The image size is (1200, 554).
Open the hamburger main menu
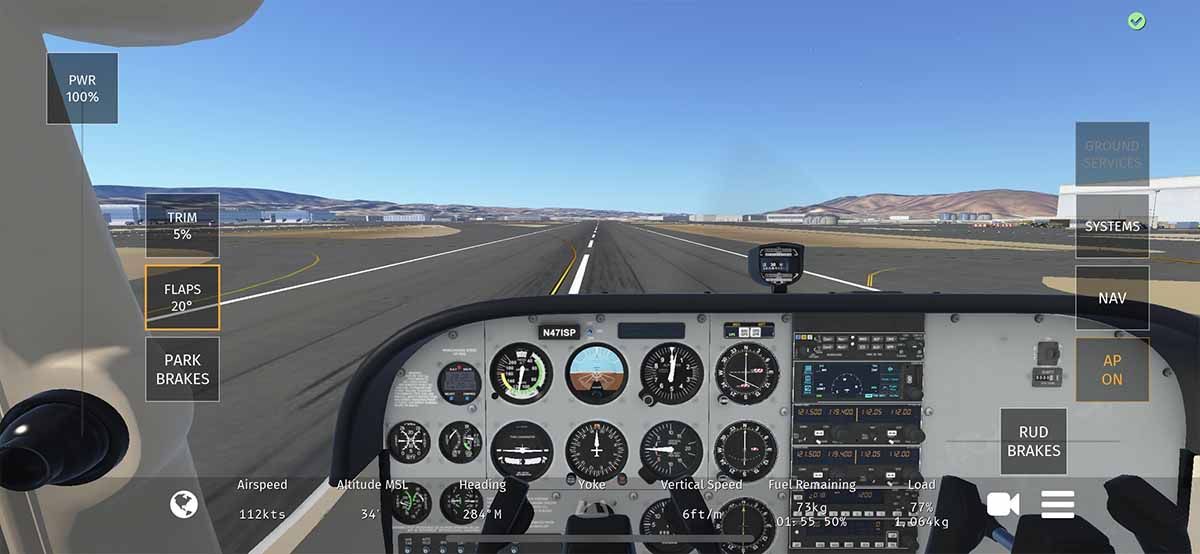(1057, 505)
